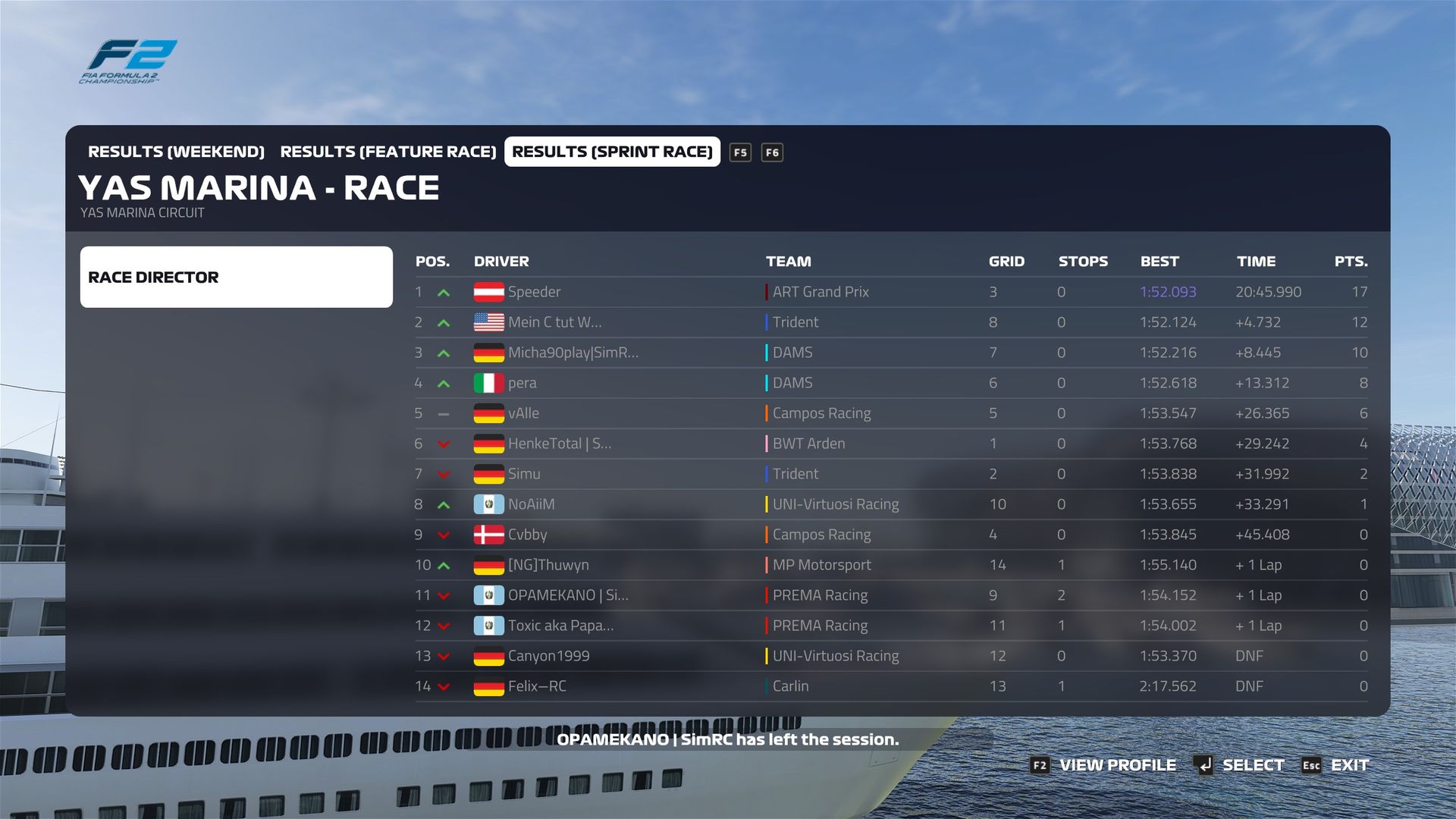Image resolution: width=1456 pixels, height=819 pixels.
Task: Open the Results (Feature Race) tab
Action: pyautogui.click(x=388, y=152)
